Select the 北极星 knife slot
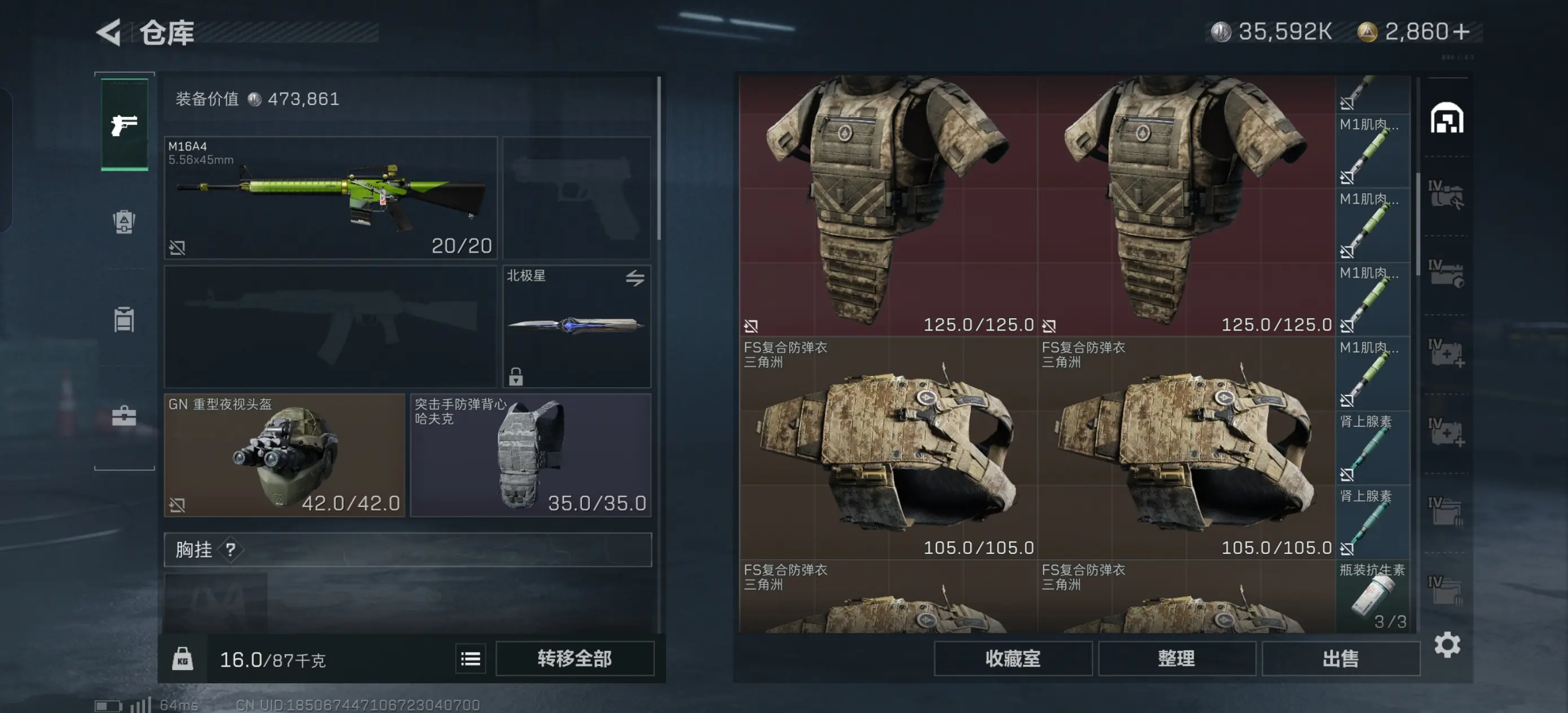This screenshot has height=713, width=1568. [x=576, y=325]
